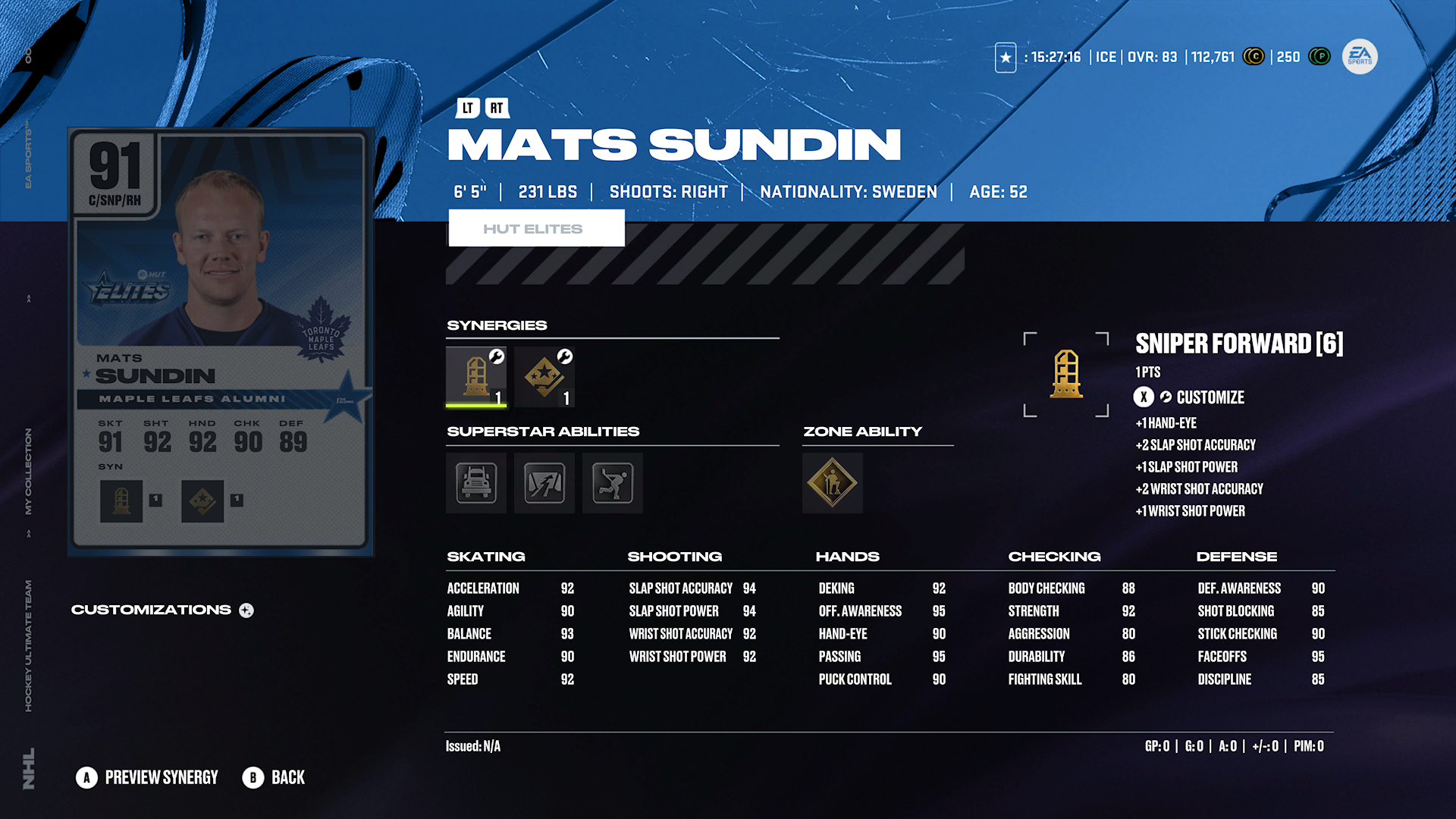The height and width of the screenshot is (819, 1456).
Task: Switch to the LT tab
Action: coord(467,108)
